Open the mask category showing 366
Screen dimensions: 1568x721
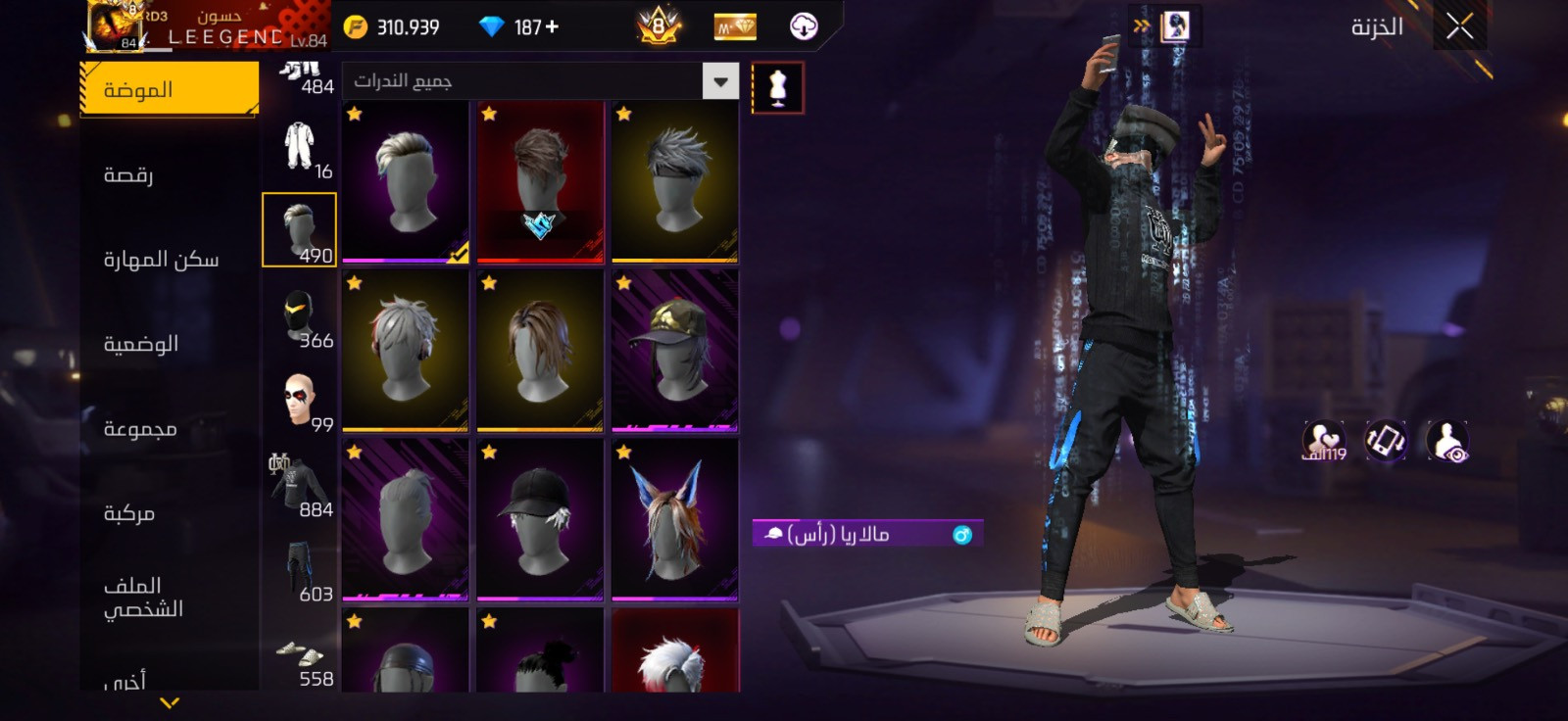tap(299, 315)
